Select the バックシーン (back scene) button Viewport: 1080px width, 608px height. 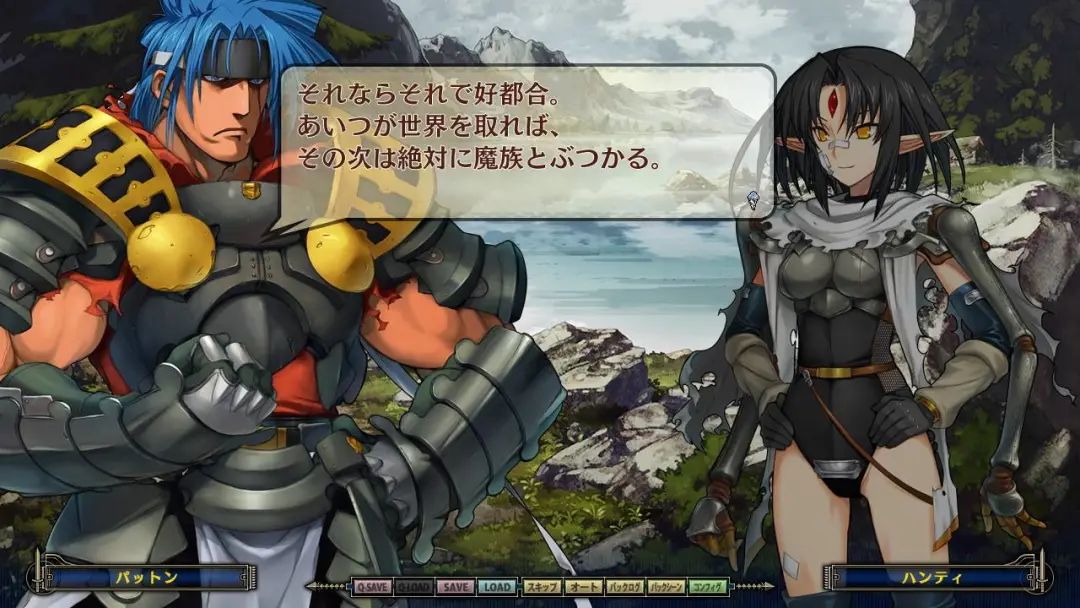(x=666, y=587)
